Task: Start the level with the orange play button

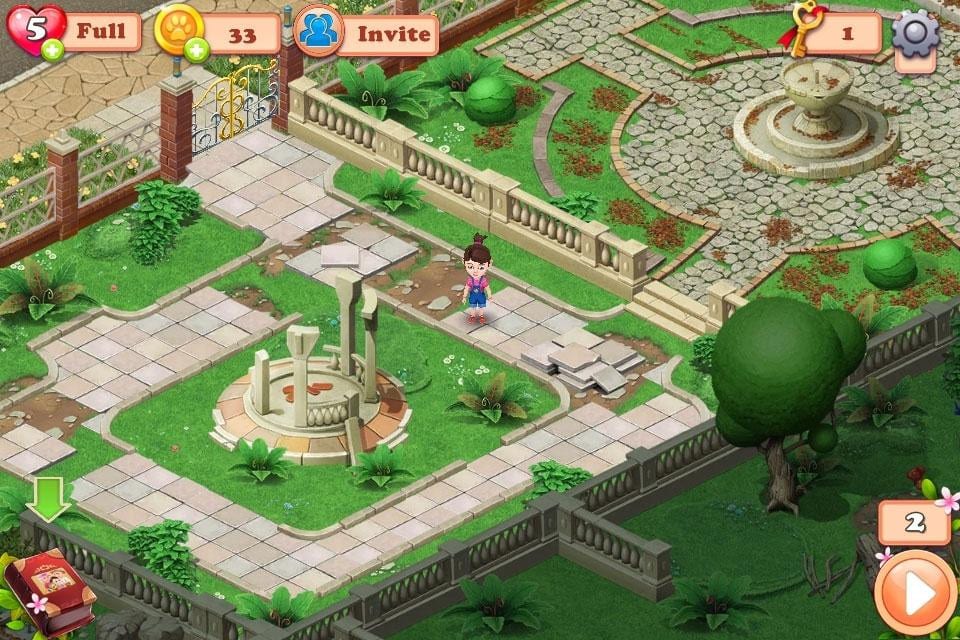Action: coord(914,591)
